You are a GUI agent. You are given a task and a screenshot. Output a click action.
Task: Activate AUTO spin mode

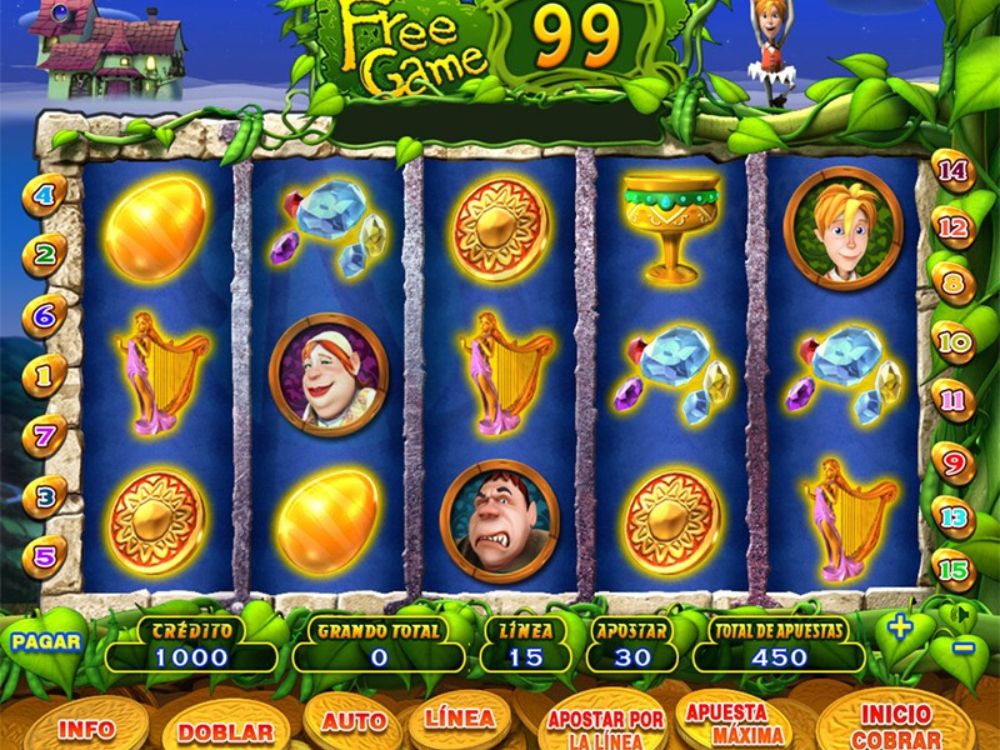[353, 722]
